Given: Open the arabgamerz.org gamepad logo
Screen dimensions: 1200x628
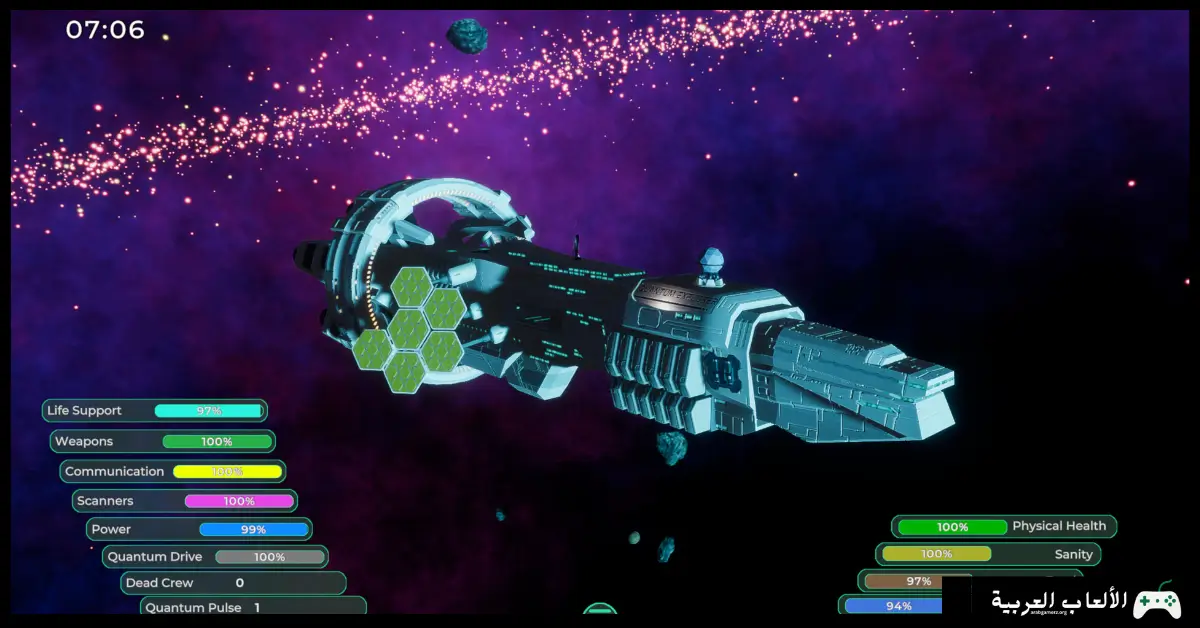Looking at the screenshot, I should tap(1156, 601).
